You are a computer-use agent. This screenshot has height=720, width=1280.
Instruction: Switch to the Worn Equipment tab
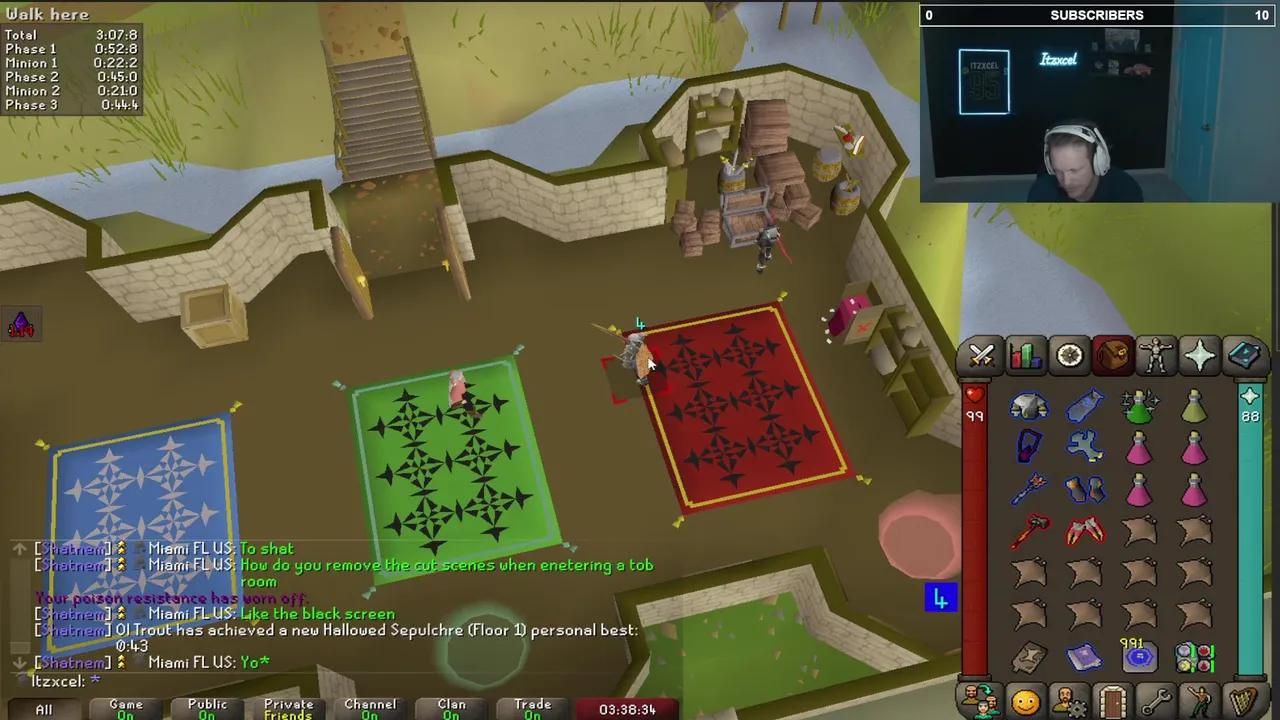pyautogui.click(x=1156, y=355)
